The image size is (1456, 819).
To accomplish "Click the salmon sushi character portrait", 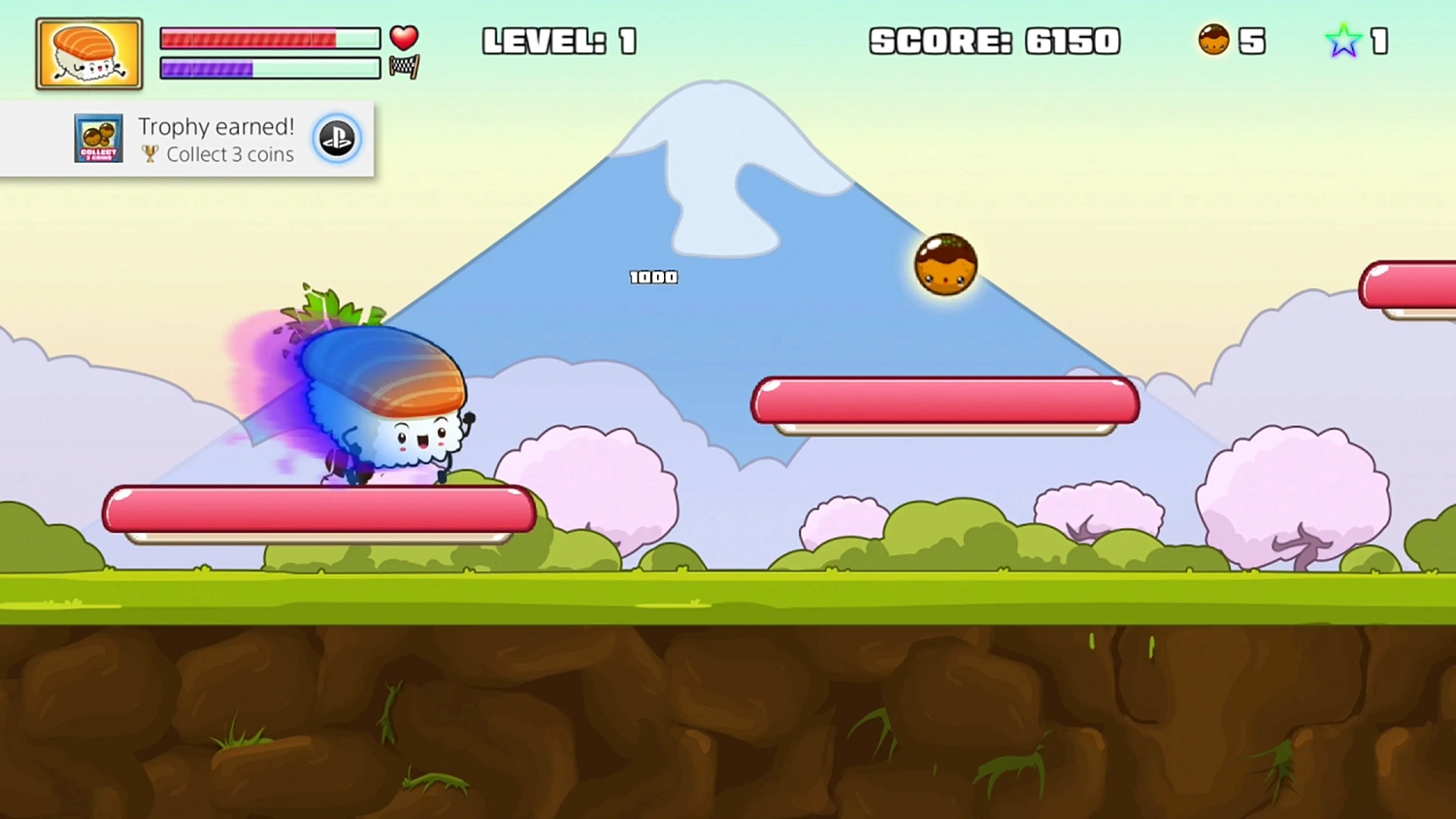I will pyautogui.click(x=89, y=54).
